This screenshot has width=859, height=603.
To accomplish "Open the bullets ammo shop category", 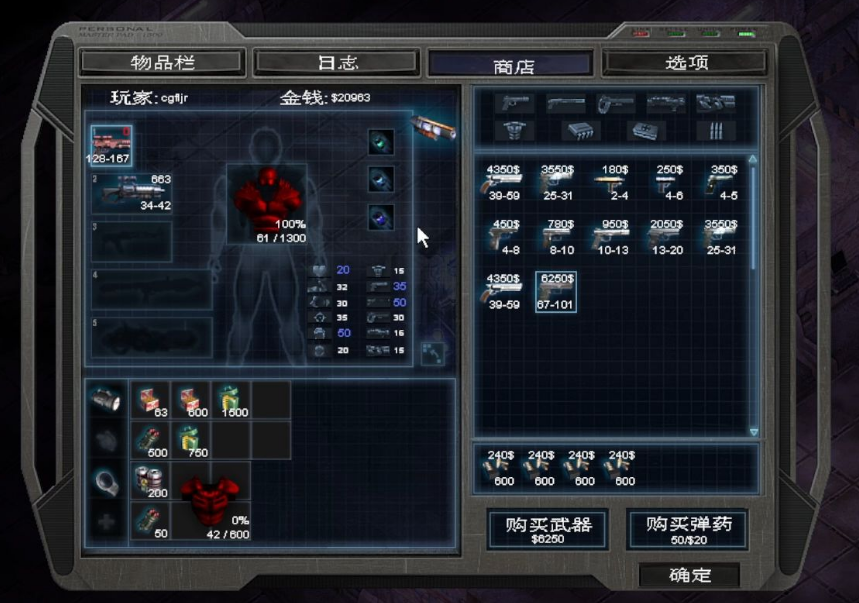I will pos(716,131).
